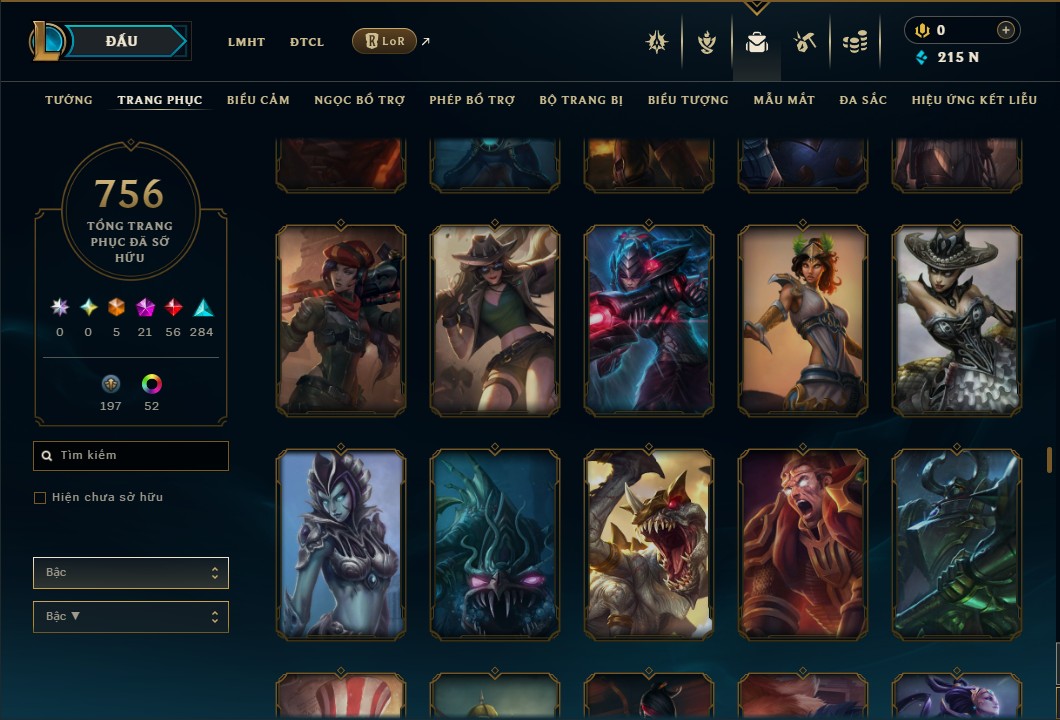Screen dimensions: 1060x720
Task: Open the upper Bậc dropdown
Action: click(131, 573)
